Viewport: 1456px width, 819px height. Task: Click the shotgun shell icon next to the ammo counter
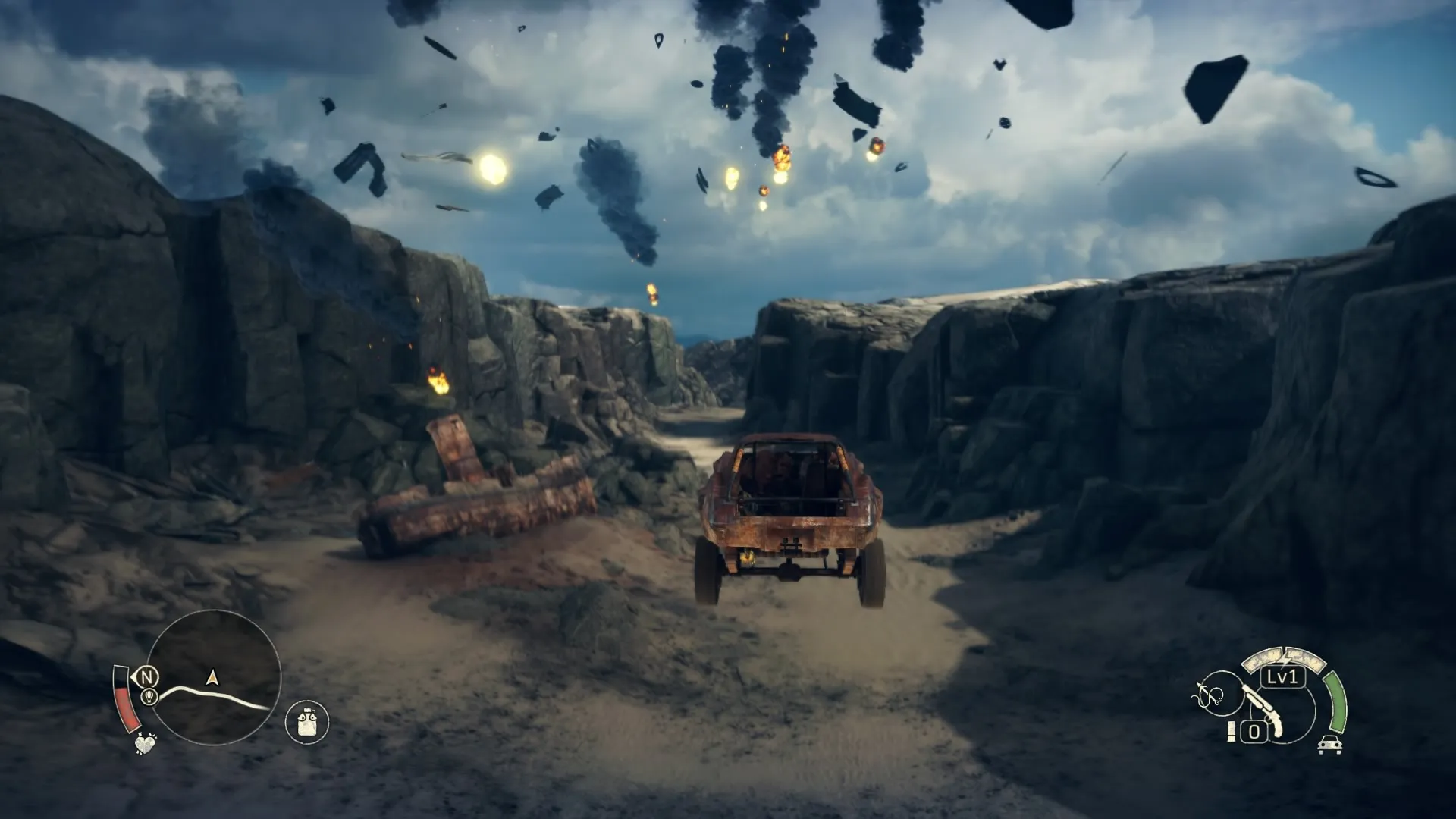[x=1232, y=731]
